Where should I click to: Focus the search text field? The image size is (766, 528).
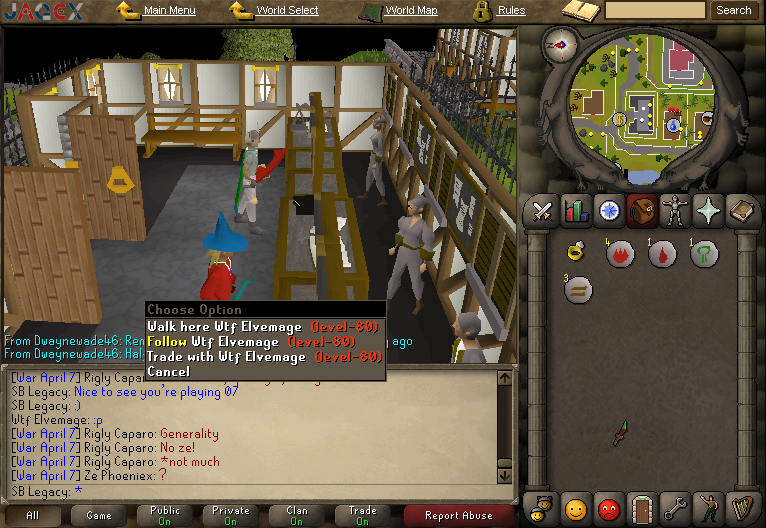point(655,11)
